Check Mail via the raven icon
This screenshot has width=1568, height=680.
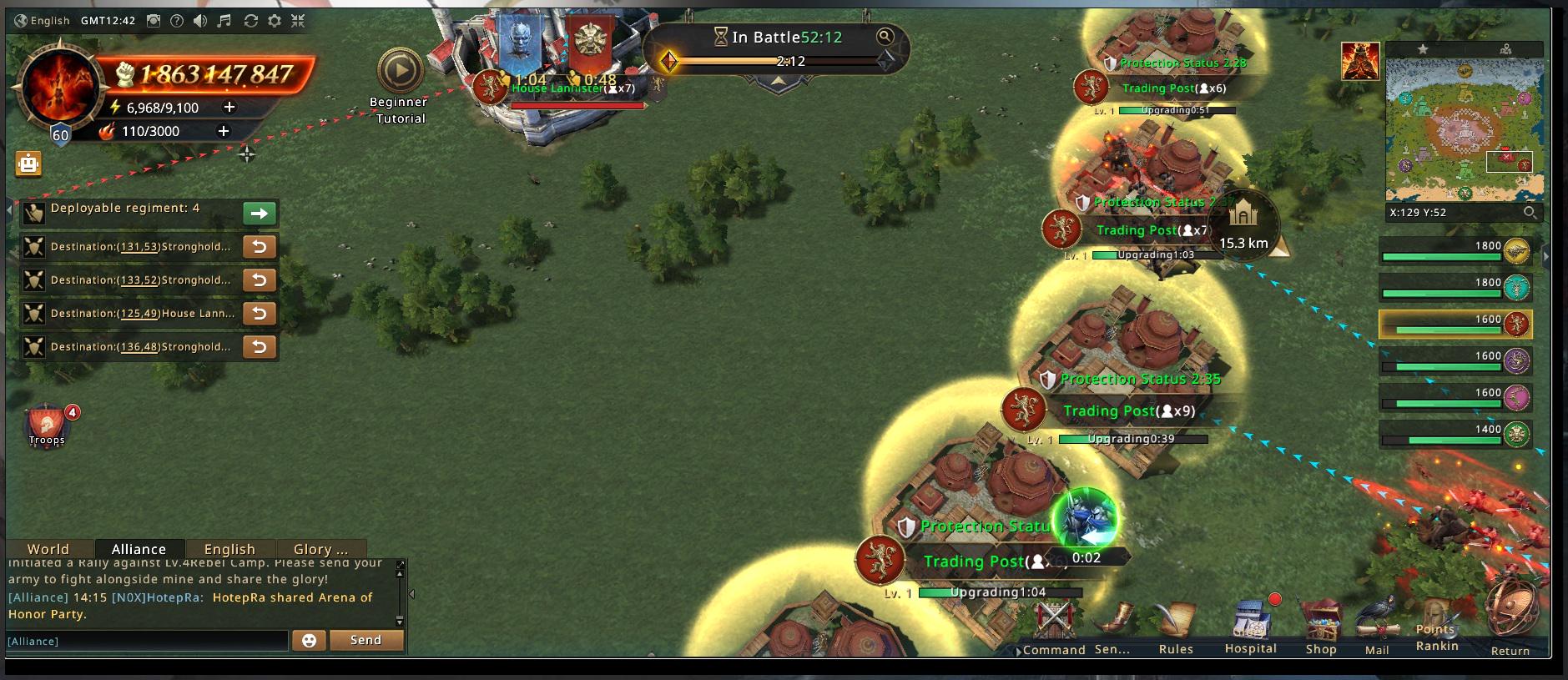click(1377, 626)
